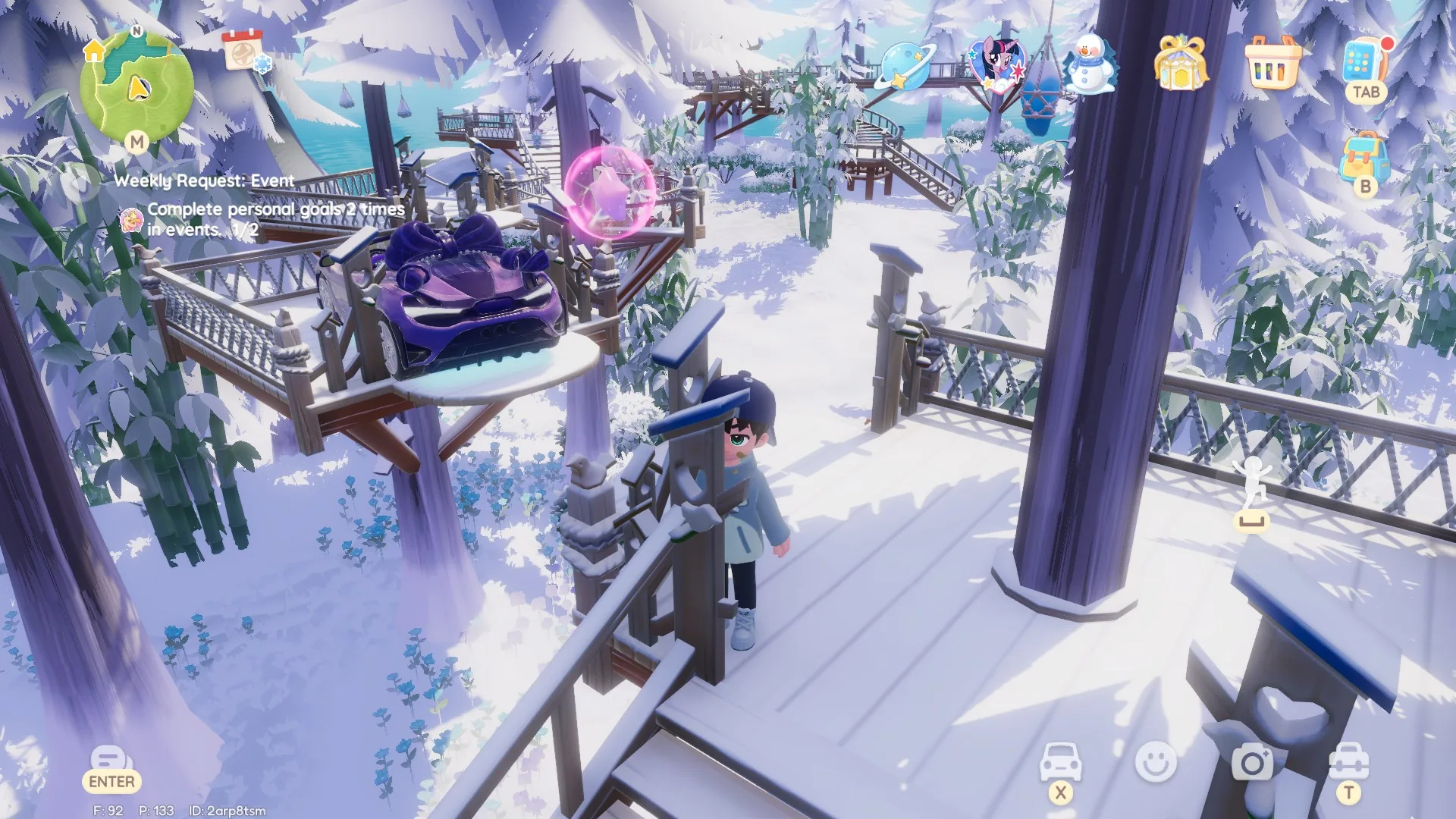Open the calendar events icon
This screenshot has width=1456, height=819.
click(243, 51)
